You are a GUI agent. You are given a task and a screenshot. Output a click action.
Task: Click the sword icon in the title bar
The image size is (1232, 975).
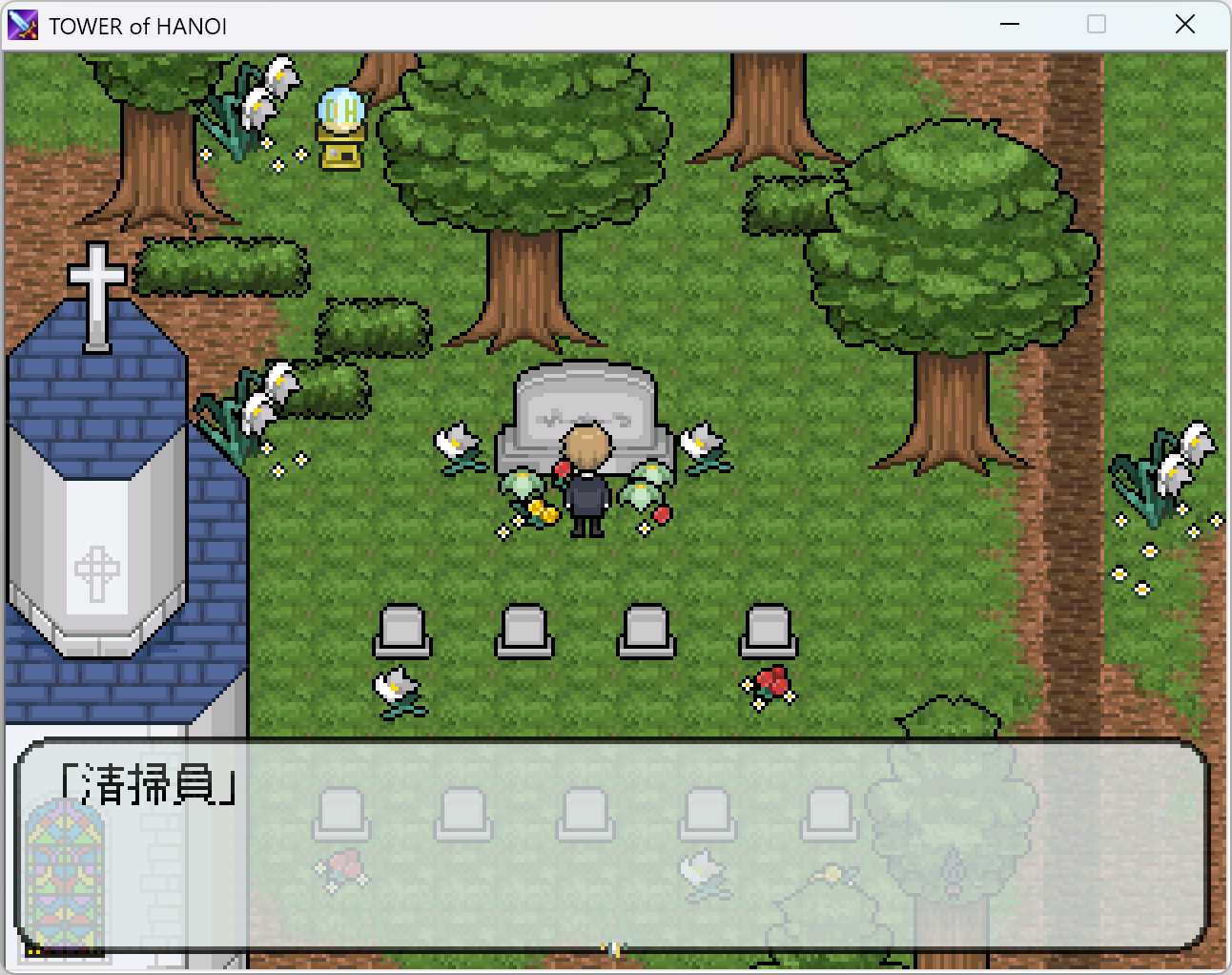click(x=23, y=24)
